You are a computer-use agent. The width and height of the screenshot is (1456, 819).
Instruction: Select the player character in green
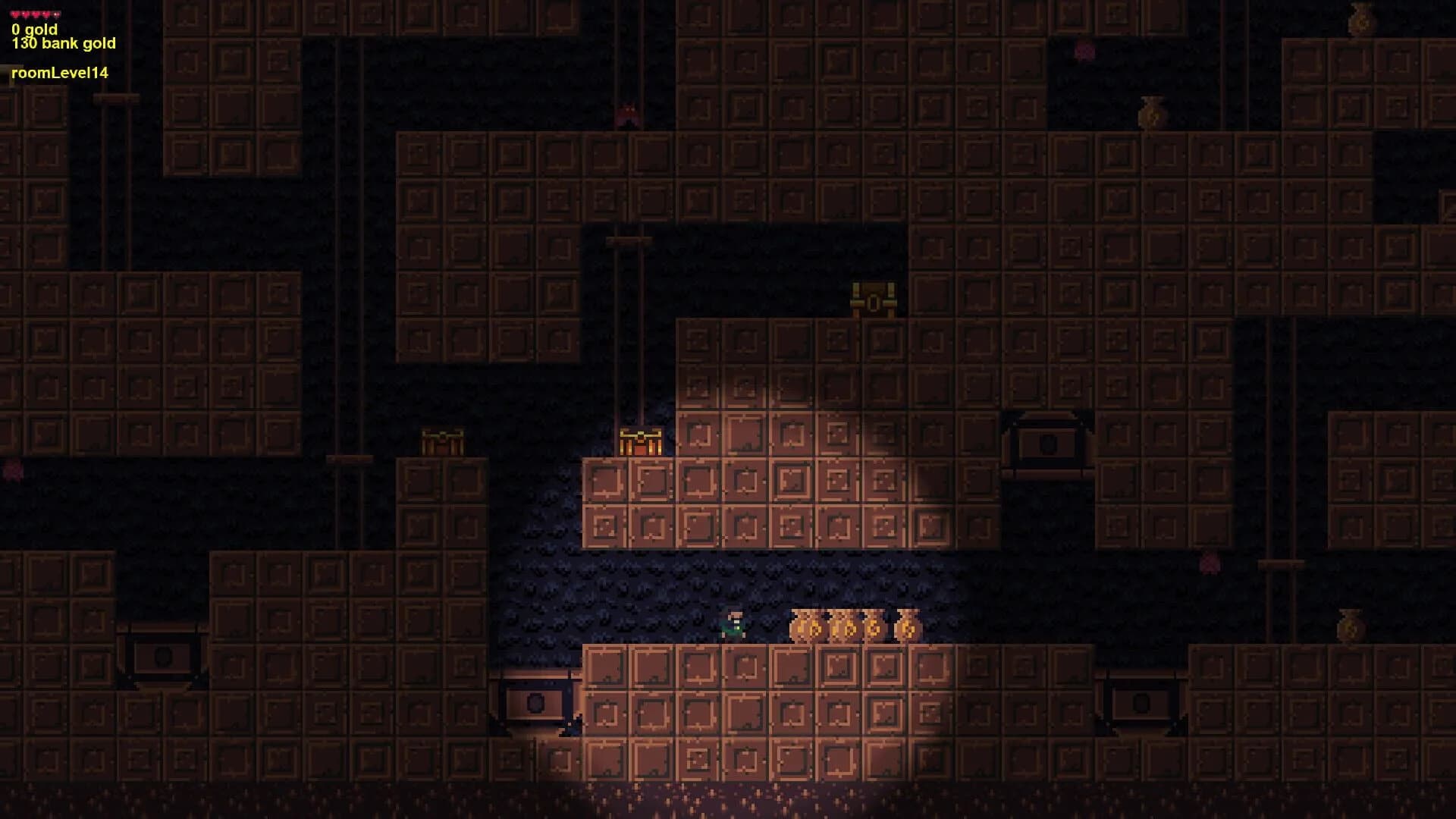click(734, 625)
